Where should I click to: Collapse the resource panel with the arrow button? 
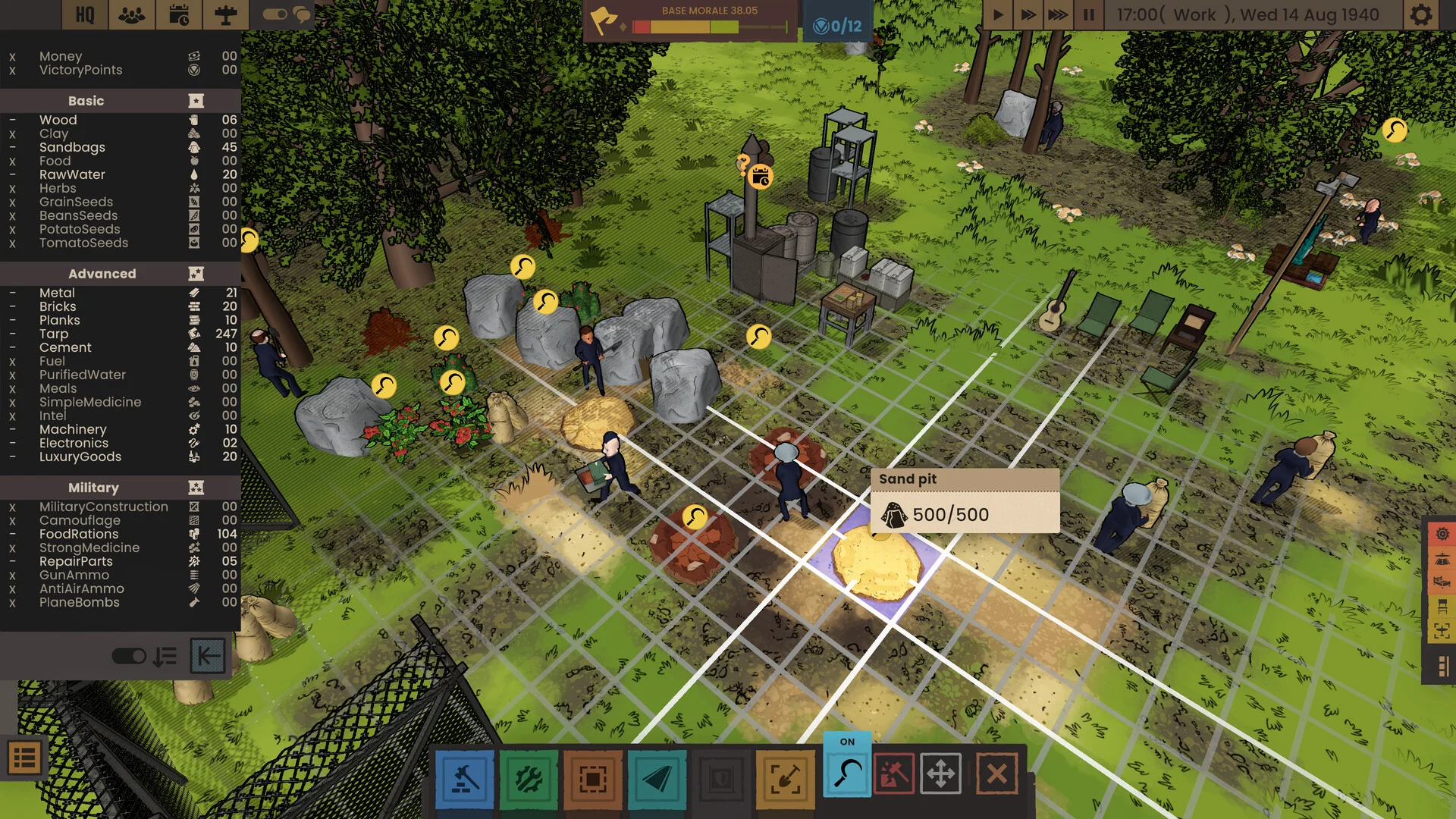[208, 656]
